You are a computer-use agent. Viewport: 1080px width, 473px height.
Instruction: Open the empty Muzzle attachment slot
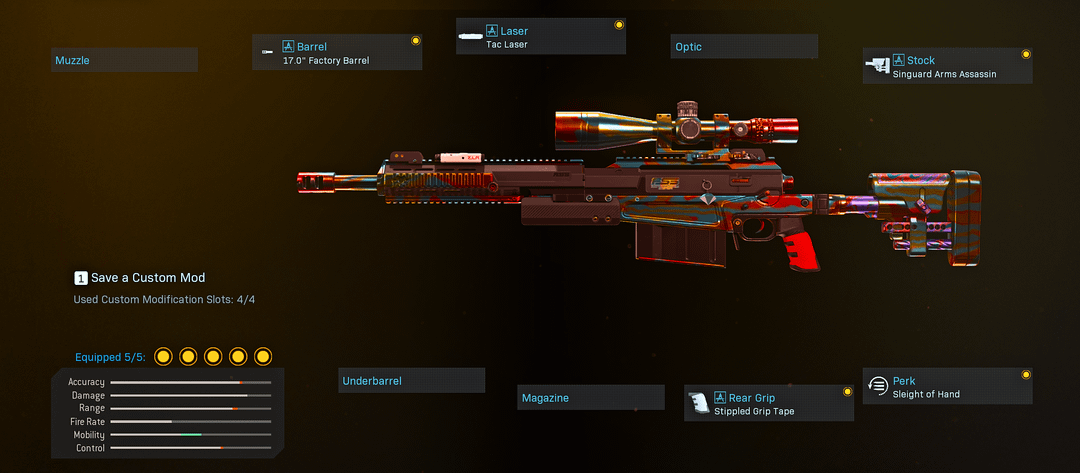[124, 61]
